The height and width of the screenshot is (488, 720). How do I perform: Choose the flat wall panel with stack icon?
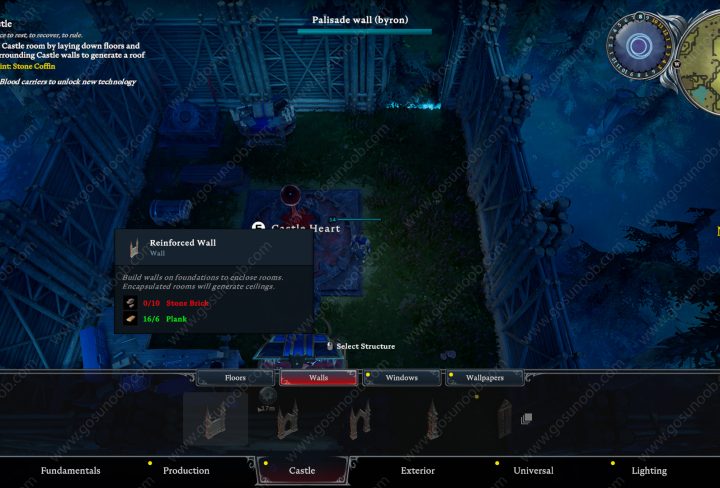pyautogui.click(x=506, y=419)
